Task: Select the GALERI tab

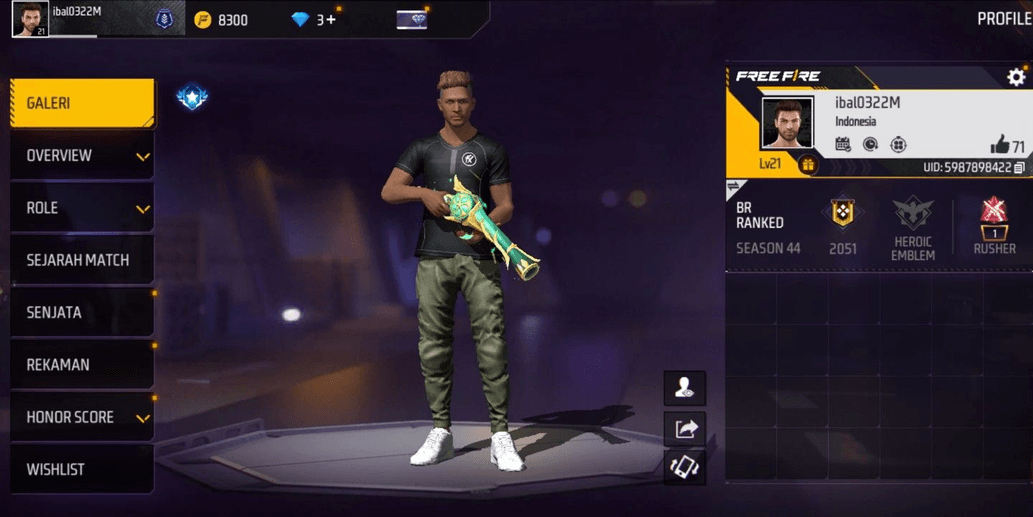Action: coord(82,103)
